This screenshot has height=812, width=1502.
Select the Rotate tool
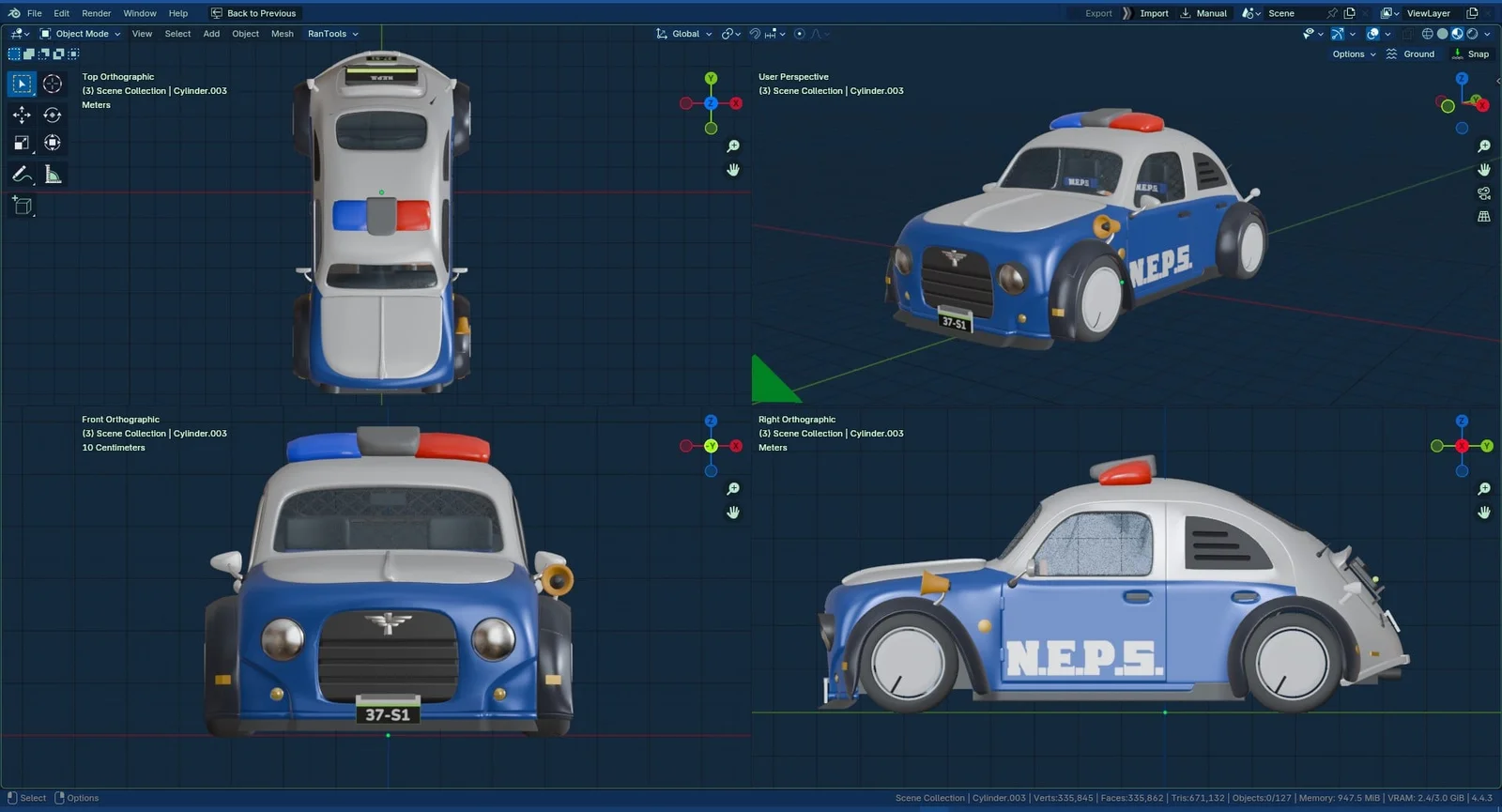coord(52,115)
